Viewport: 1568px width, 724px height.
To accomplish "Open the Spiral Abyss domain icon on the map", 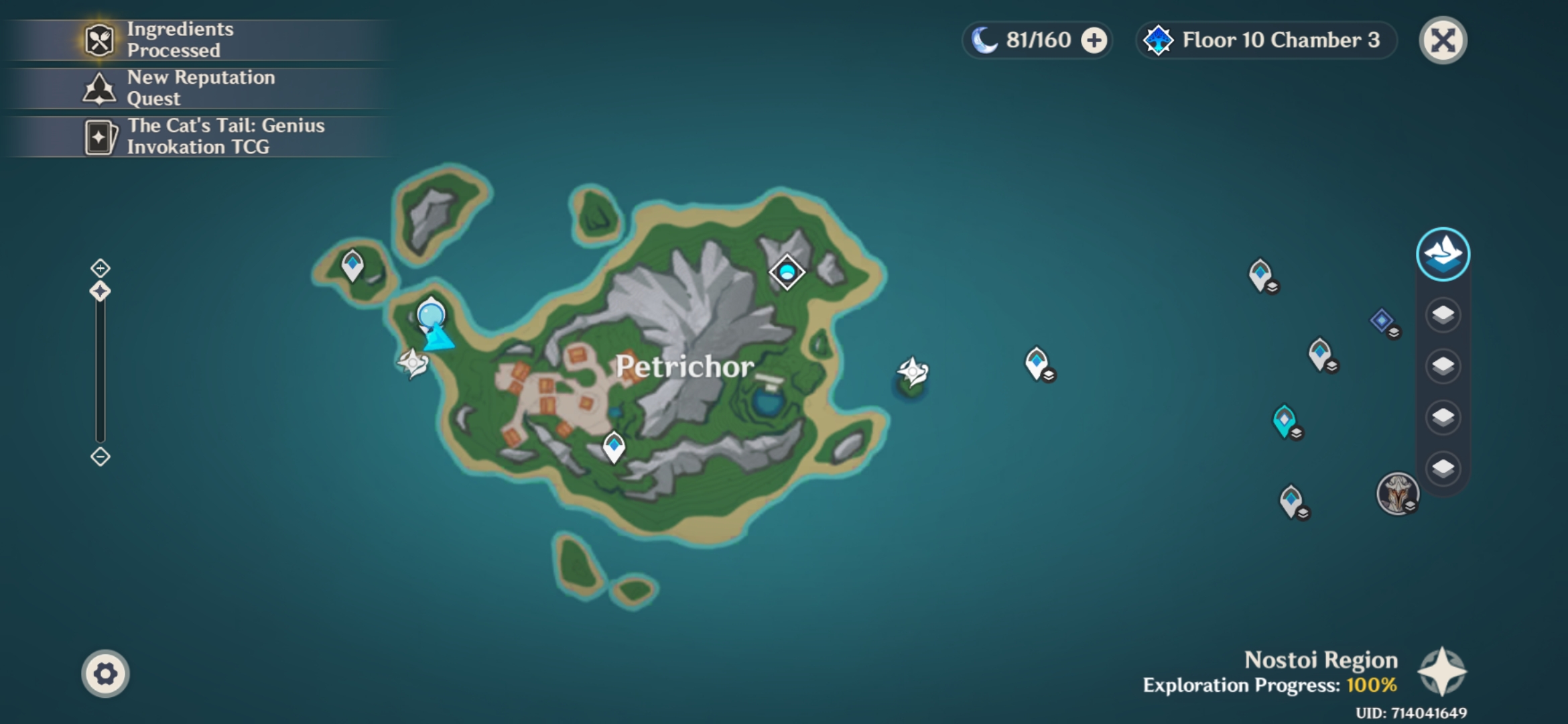I will tap(786, 271).
